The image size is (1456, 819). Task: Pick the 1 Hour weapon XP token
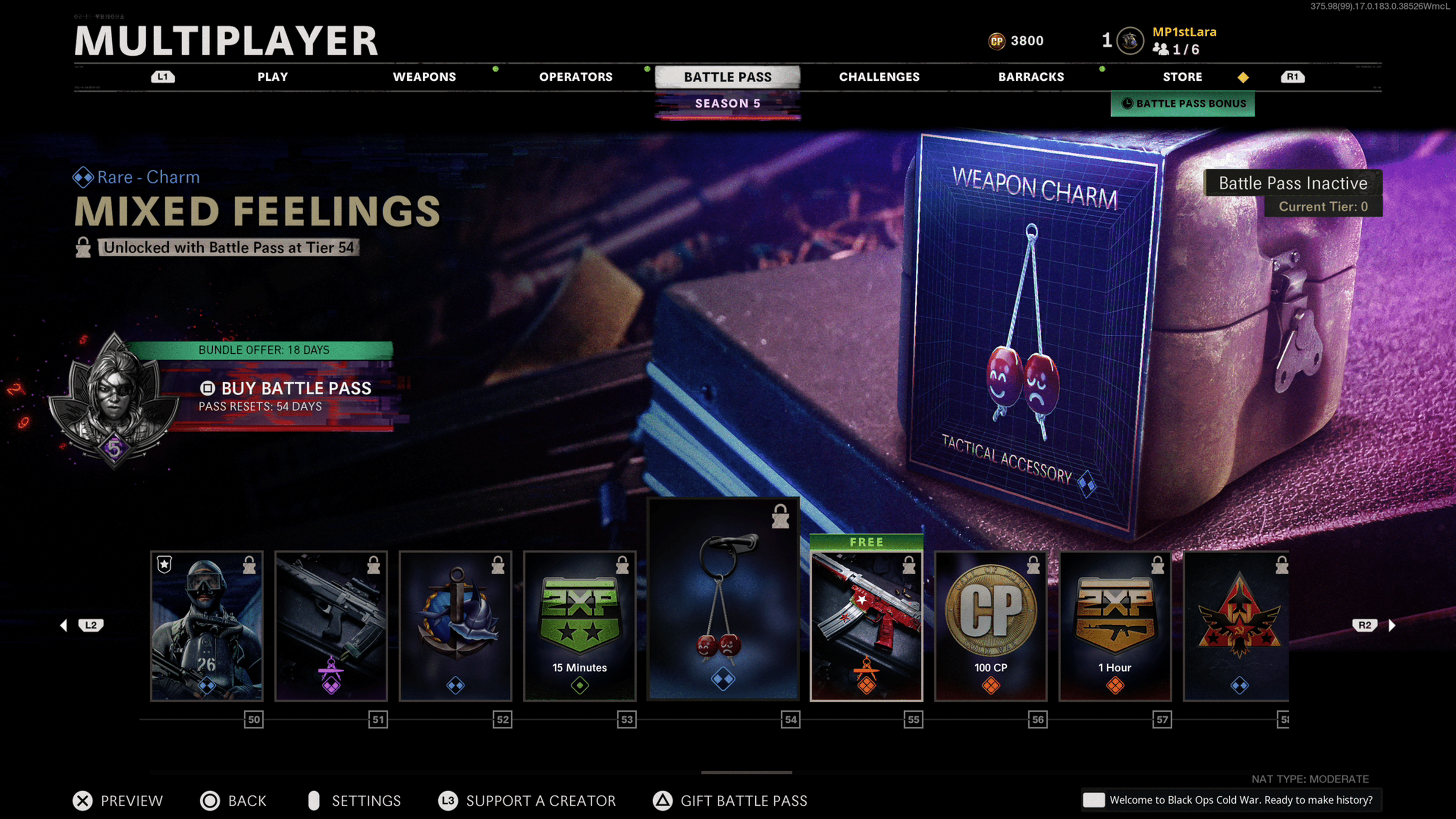click(x=1115, y=626)
